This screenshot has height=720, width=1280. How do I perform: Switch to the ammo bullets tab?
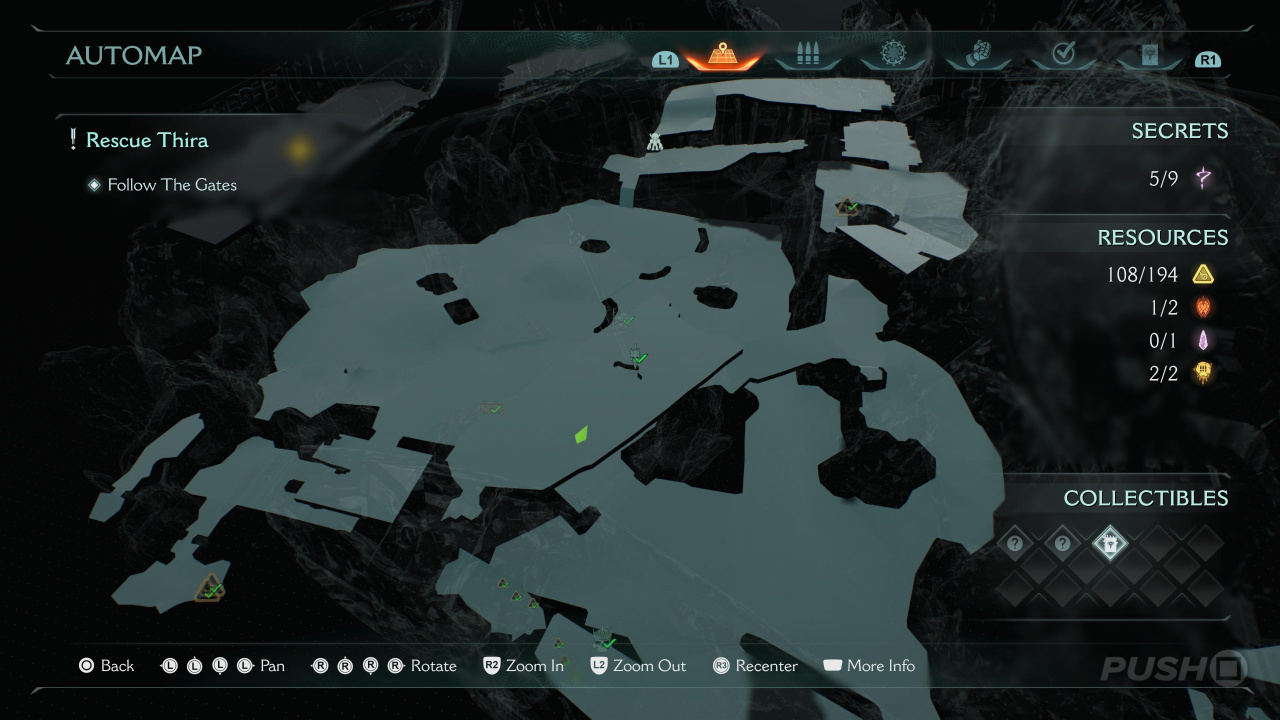808,55
